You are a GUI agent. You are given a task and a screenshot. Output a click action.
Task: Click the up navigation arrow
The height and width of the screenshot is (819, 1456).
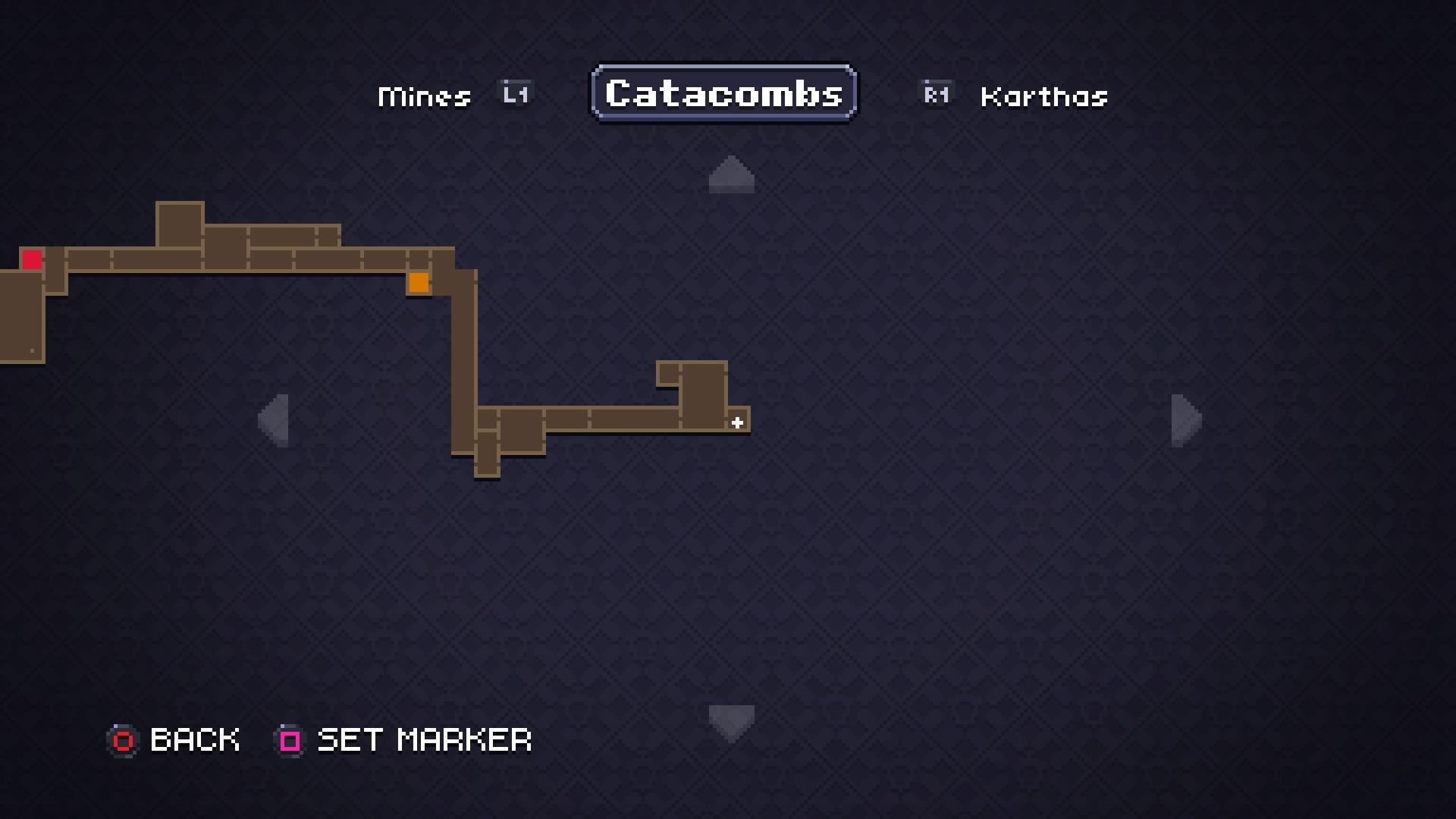click(x=730, y=174)
